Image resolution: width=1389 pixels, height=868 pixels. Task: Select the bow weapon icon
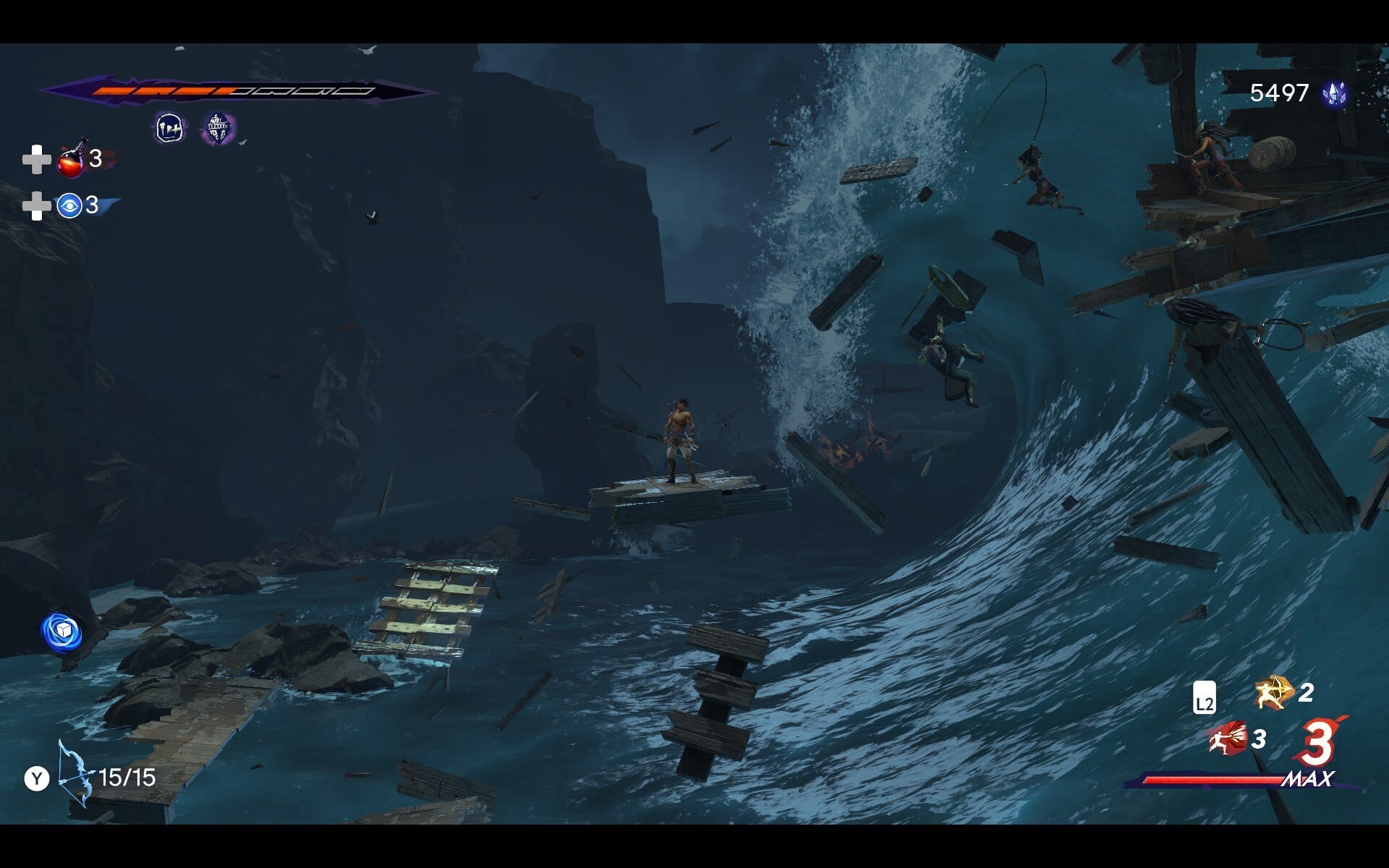[75, 774]
